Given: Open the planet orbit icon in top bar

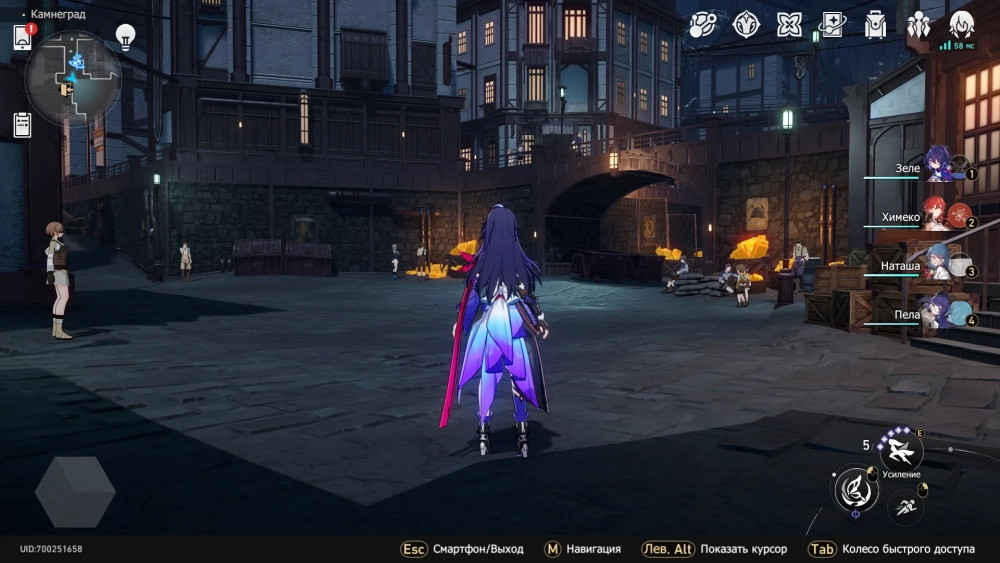Looking at the screenshot, I should click(703, 25).
